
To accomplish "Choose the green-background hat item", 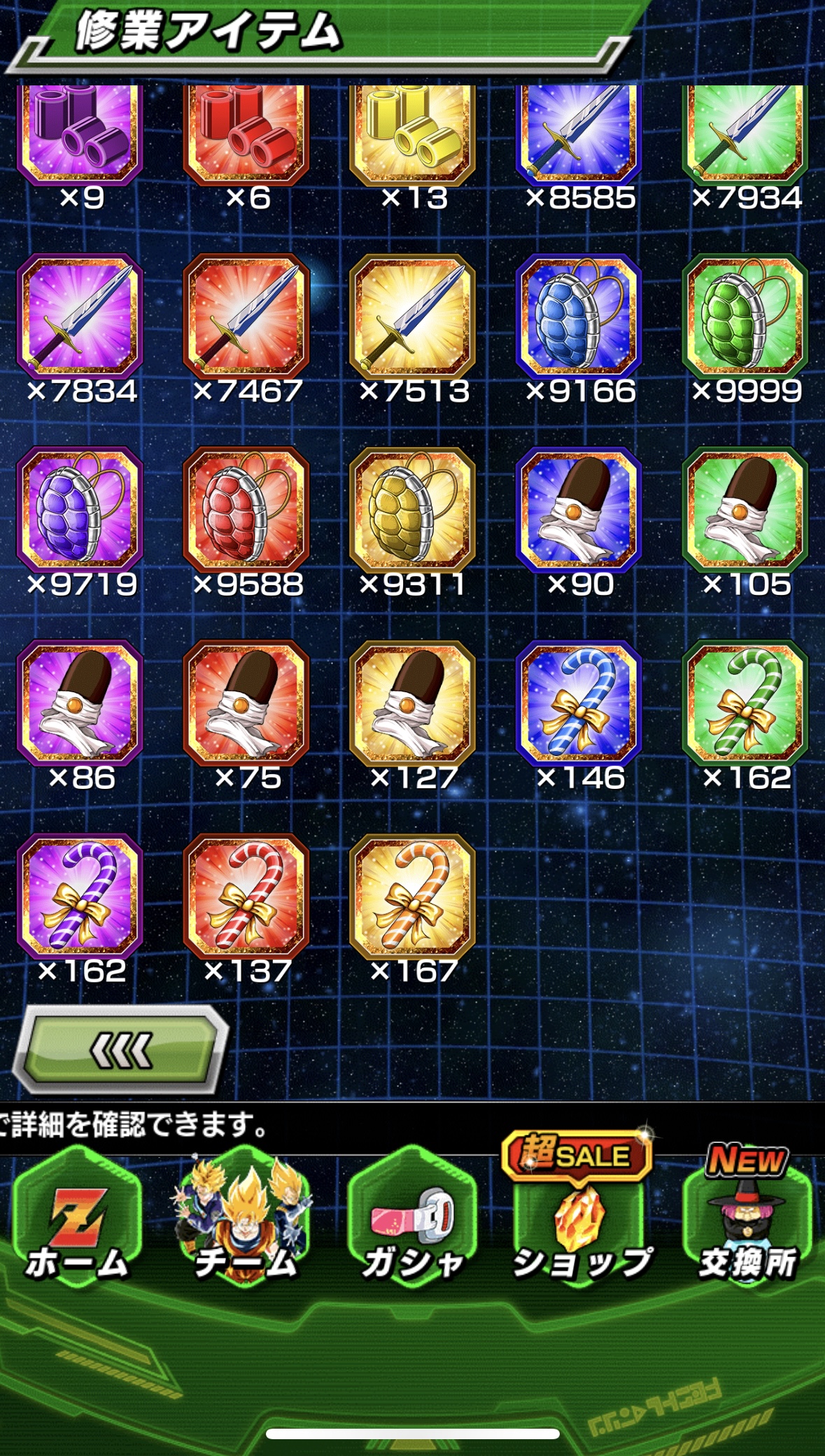I will (745, 510).
